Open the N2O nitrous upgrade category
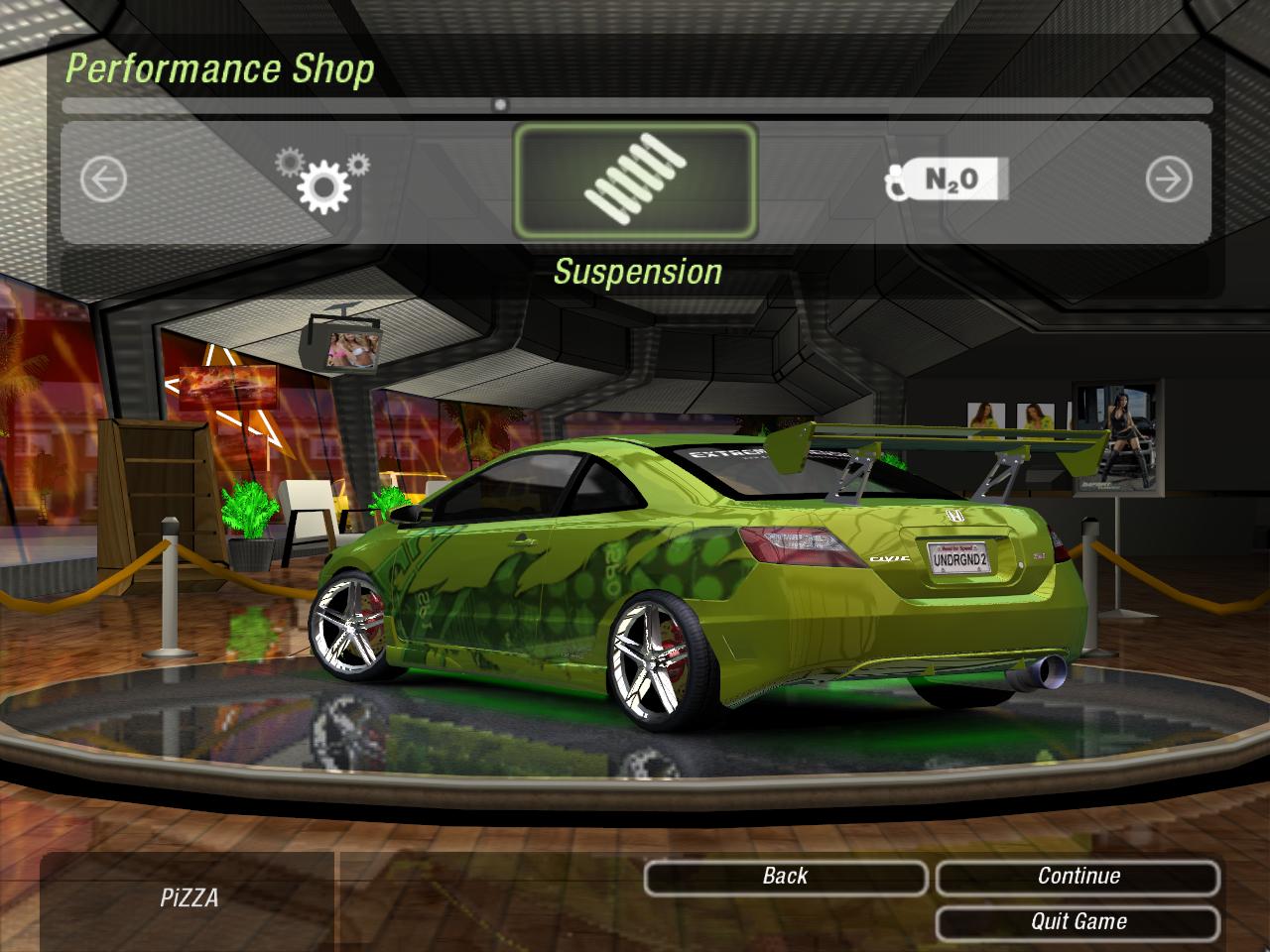 tap(948, 179)
